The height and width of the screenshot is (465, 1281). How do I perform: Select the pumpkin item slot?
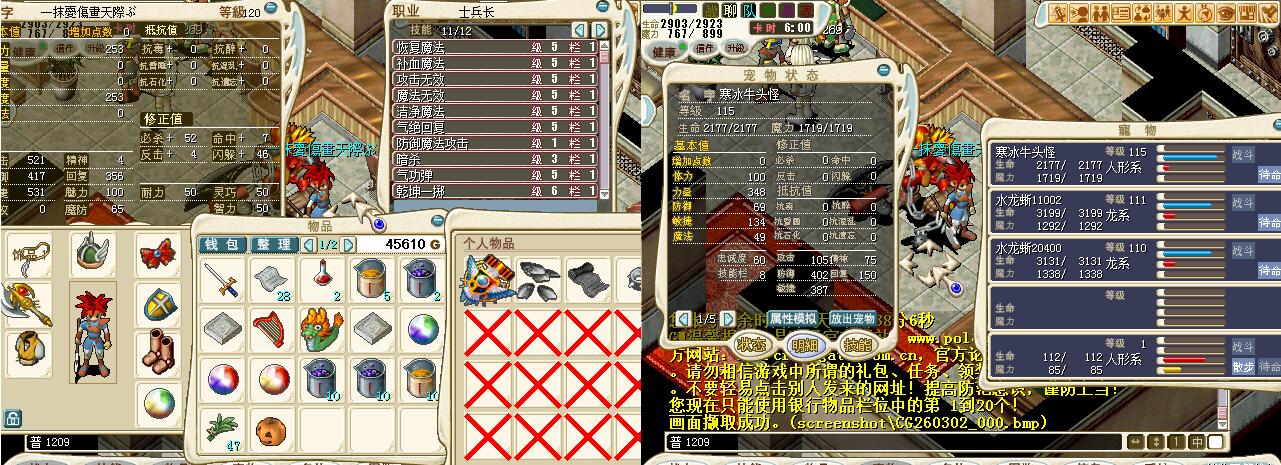pyautogui.click(x=273, y=429)
